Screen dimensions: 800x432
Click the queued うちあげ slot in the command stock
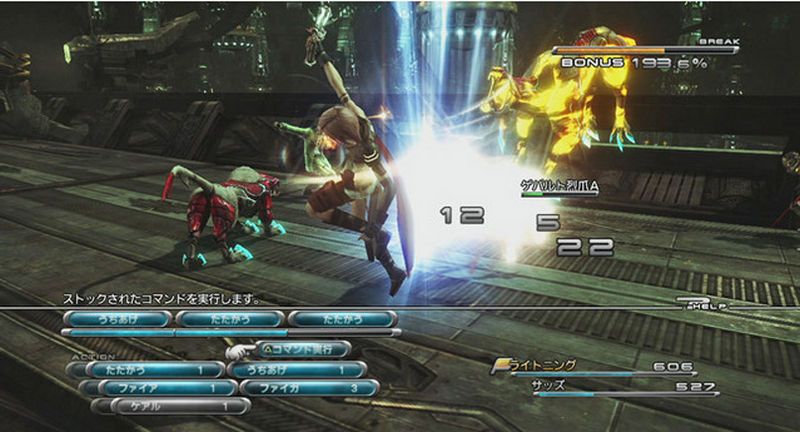coord(116,319)
